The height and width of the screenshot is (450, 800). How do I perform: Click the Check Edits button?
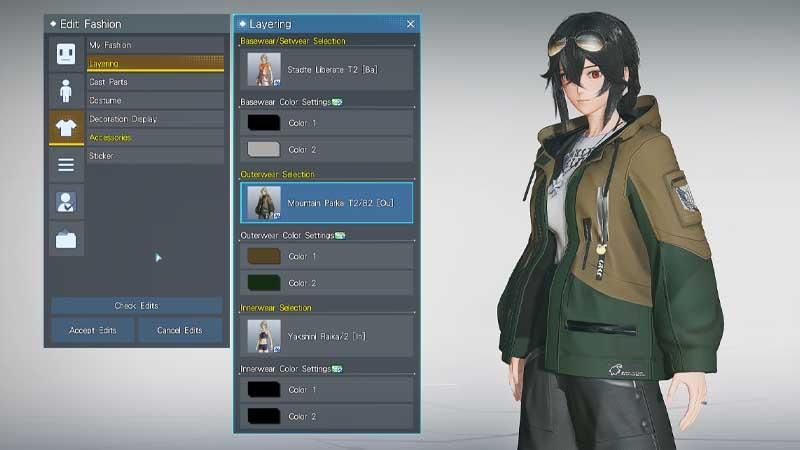137,306
